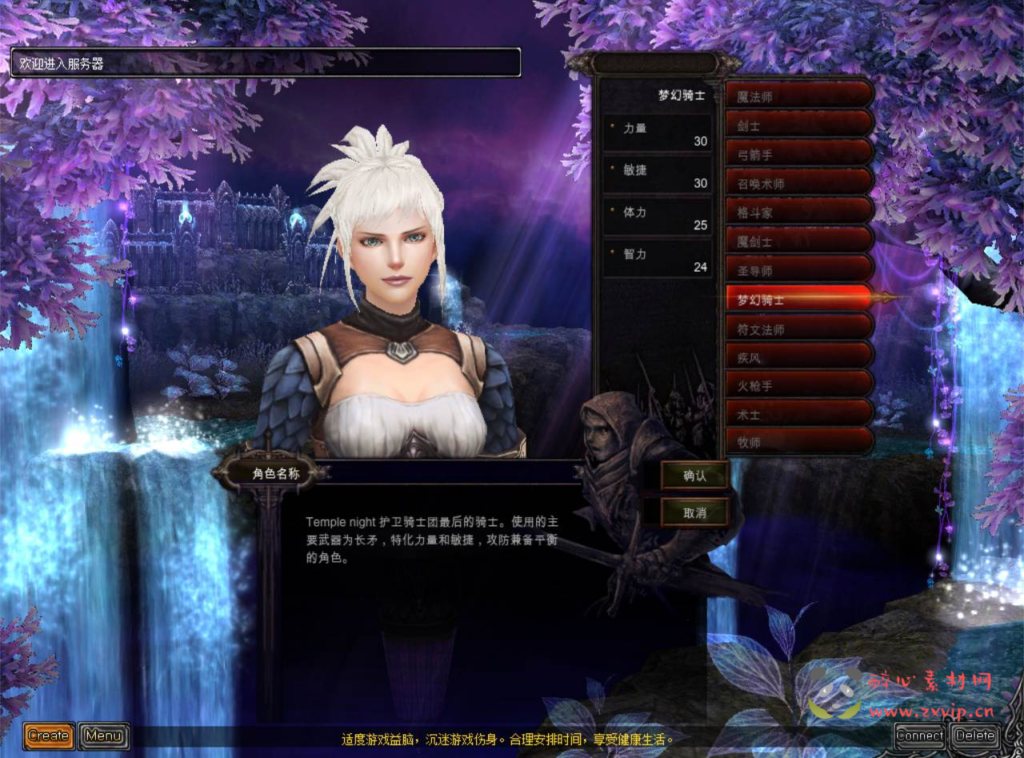Choose the 符文法师 class

click(x=799, y=327)
